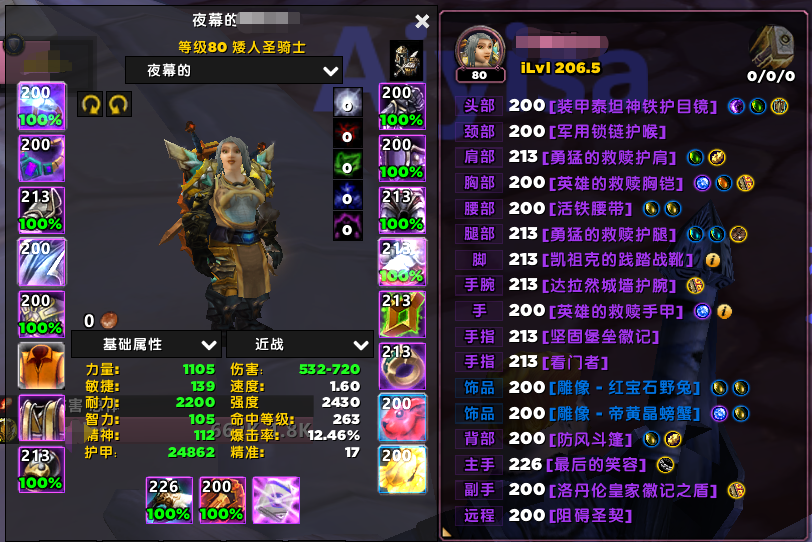Open the 基础属性 stats dropdown
The height and width of the screenshot is (542, 812).
coord(146,344)
